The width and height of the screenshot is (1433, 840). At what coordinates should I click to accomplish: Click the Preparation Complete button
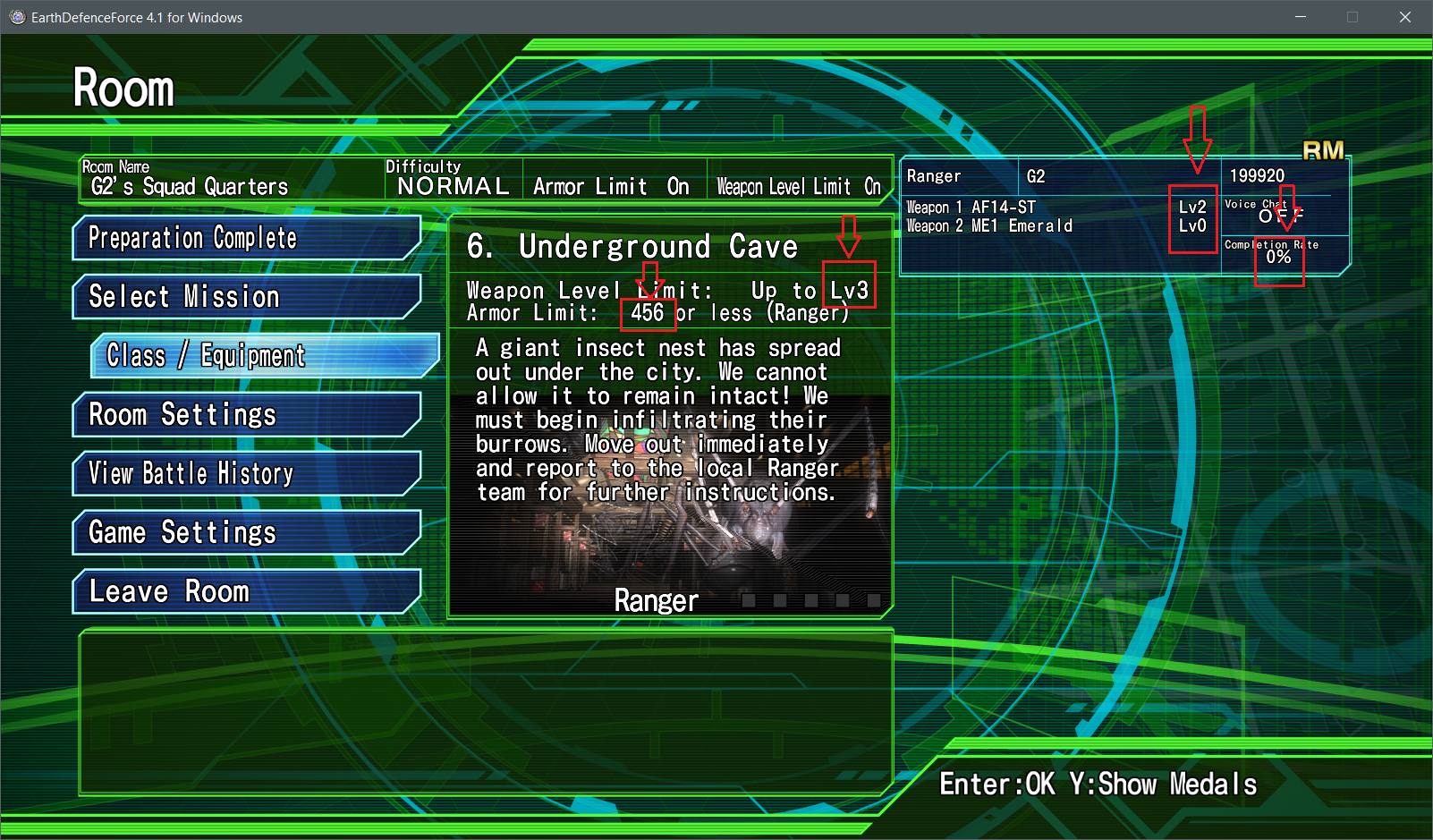(x=192, y=238)
